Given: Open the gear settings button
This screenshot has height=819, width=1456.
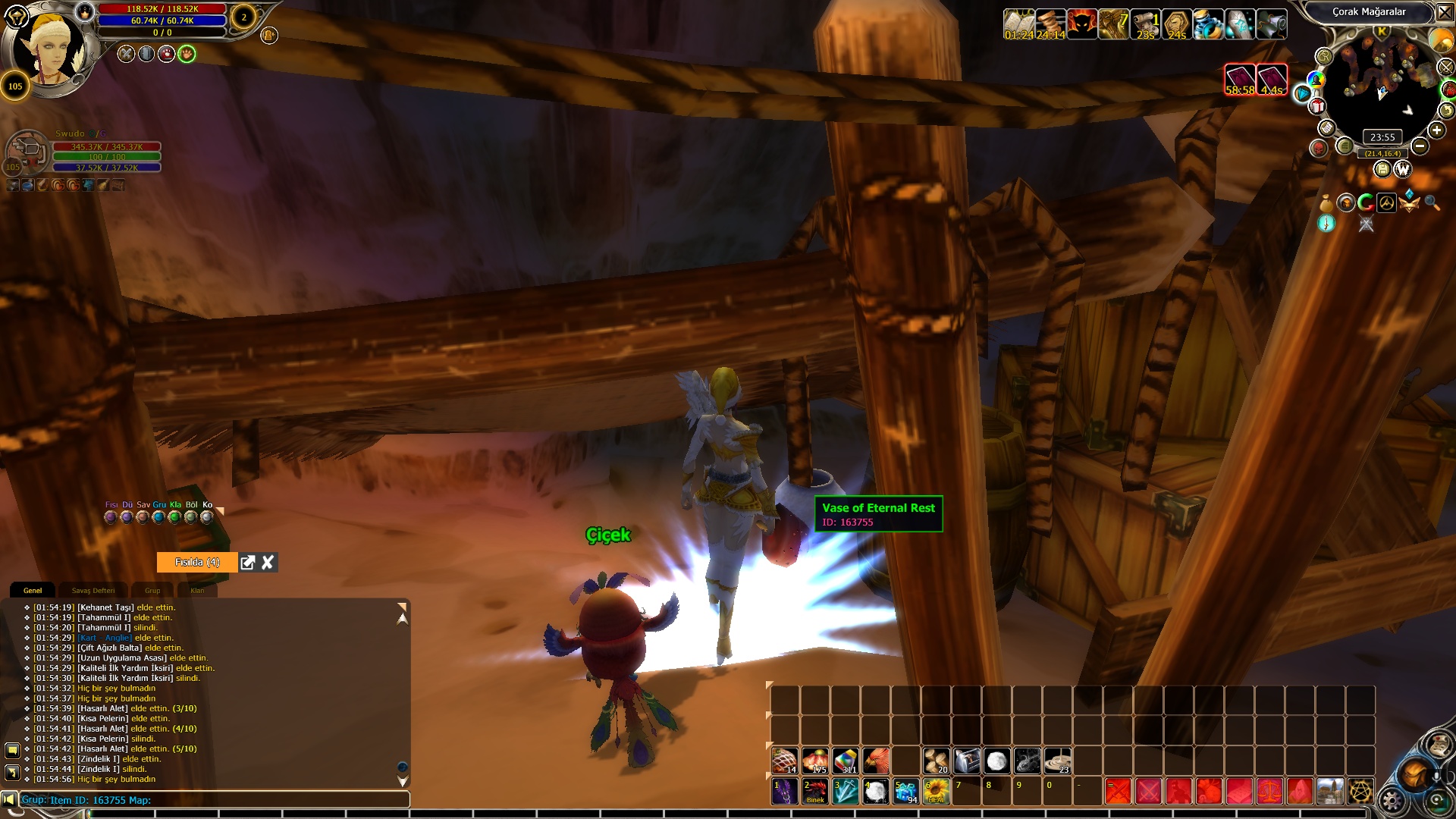Looking at the screenshot, I should pyautogui.click(x=1392, y=801).
